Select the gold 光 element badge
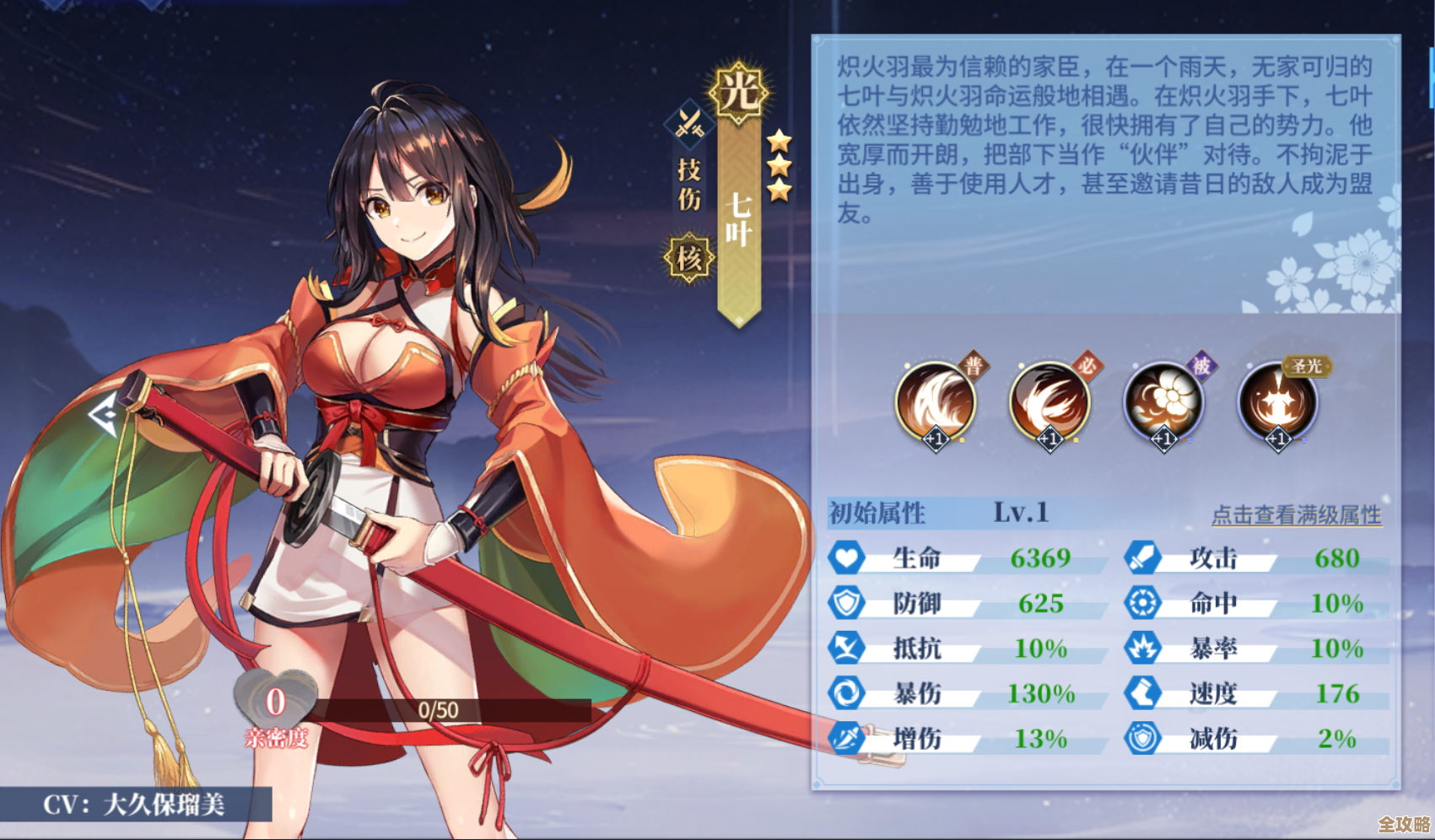Image resolution: width=1435 pixels, height=840 pixels. (741, 93)
